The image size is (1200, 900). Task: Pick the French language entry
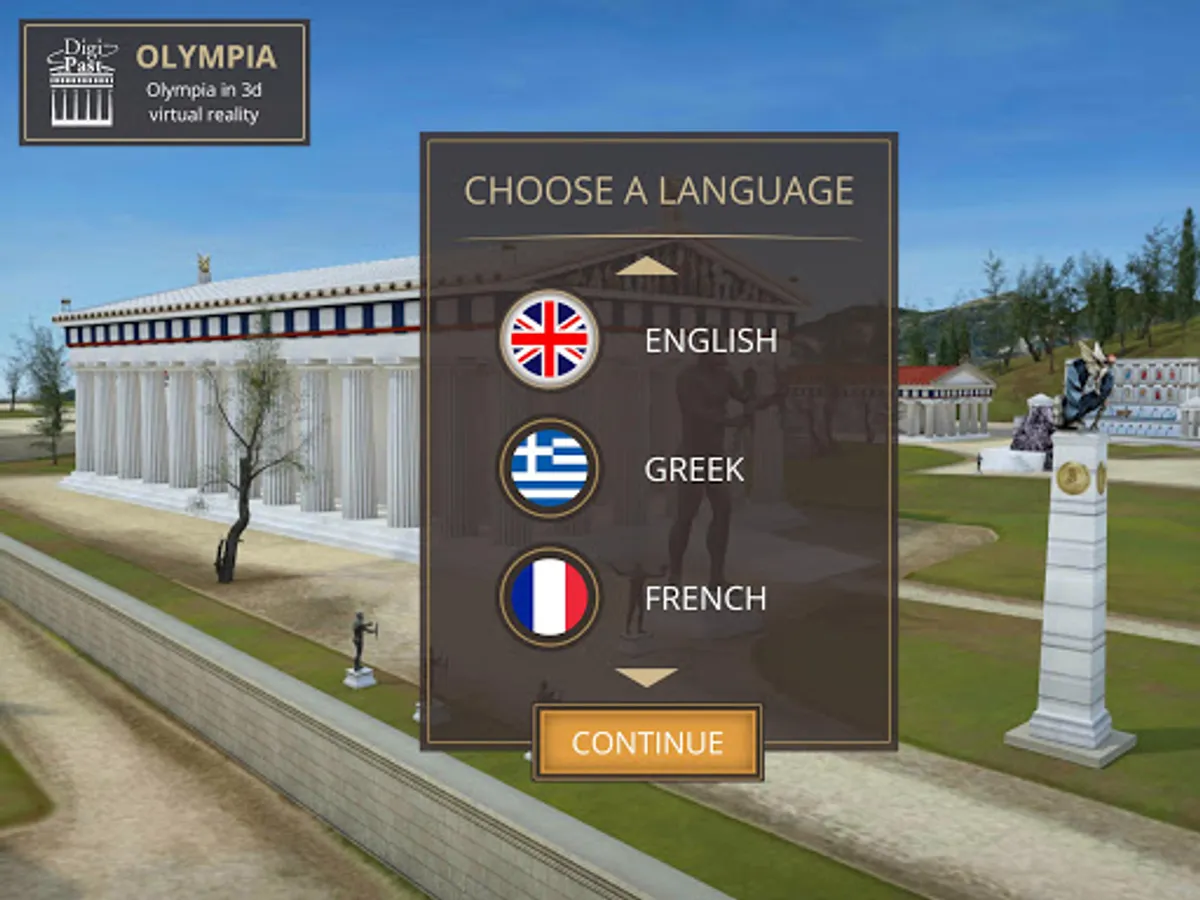pyautogui.click(x=705, y=598)
